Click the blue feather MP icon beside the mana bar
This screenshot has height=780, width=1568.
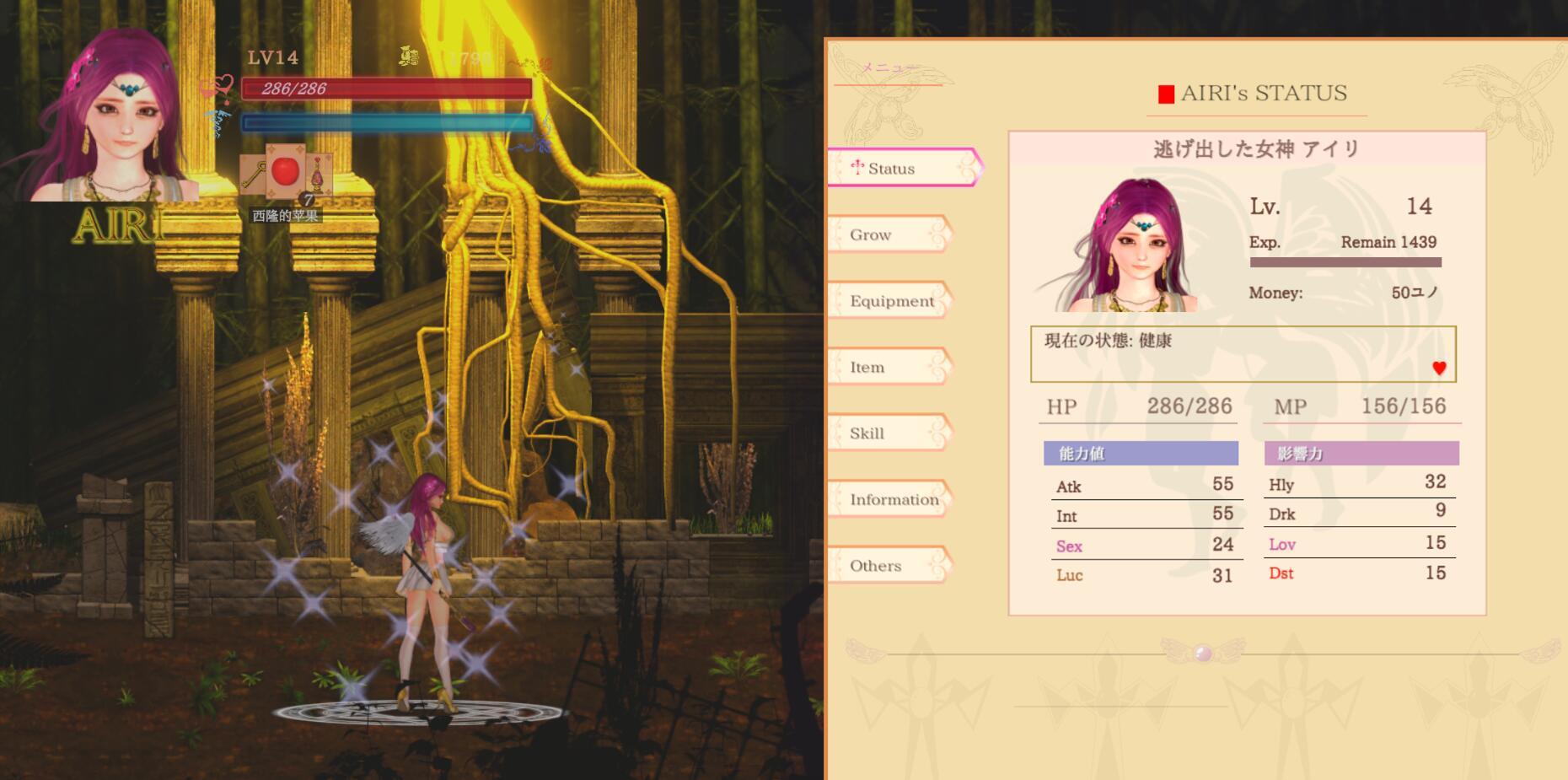[x=219, y=121]
